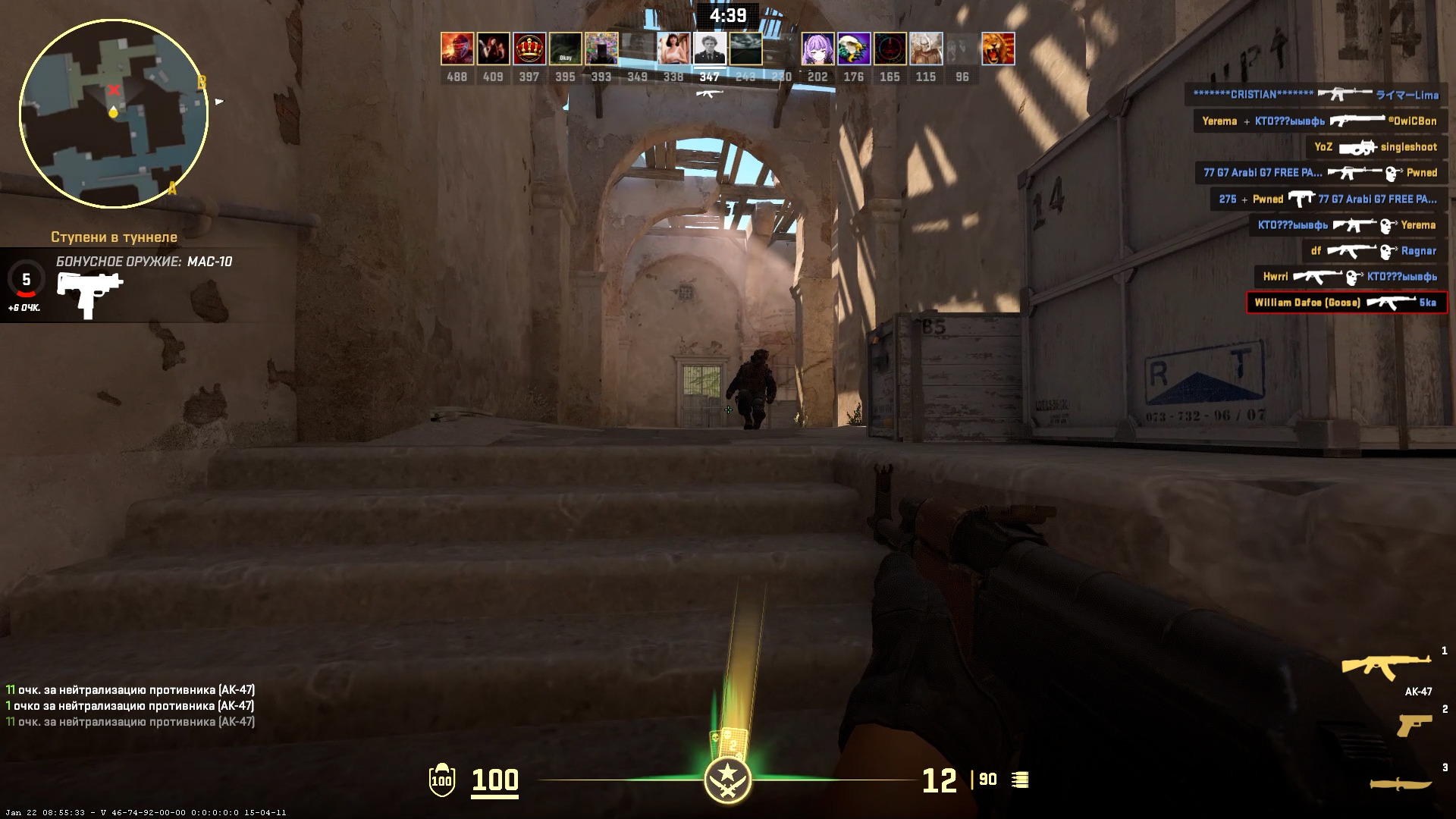Click the MAC-10 bonus weapon icon
This screenshot has height=819, width=1456.
pos(89,293)
